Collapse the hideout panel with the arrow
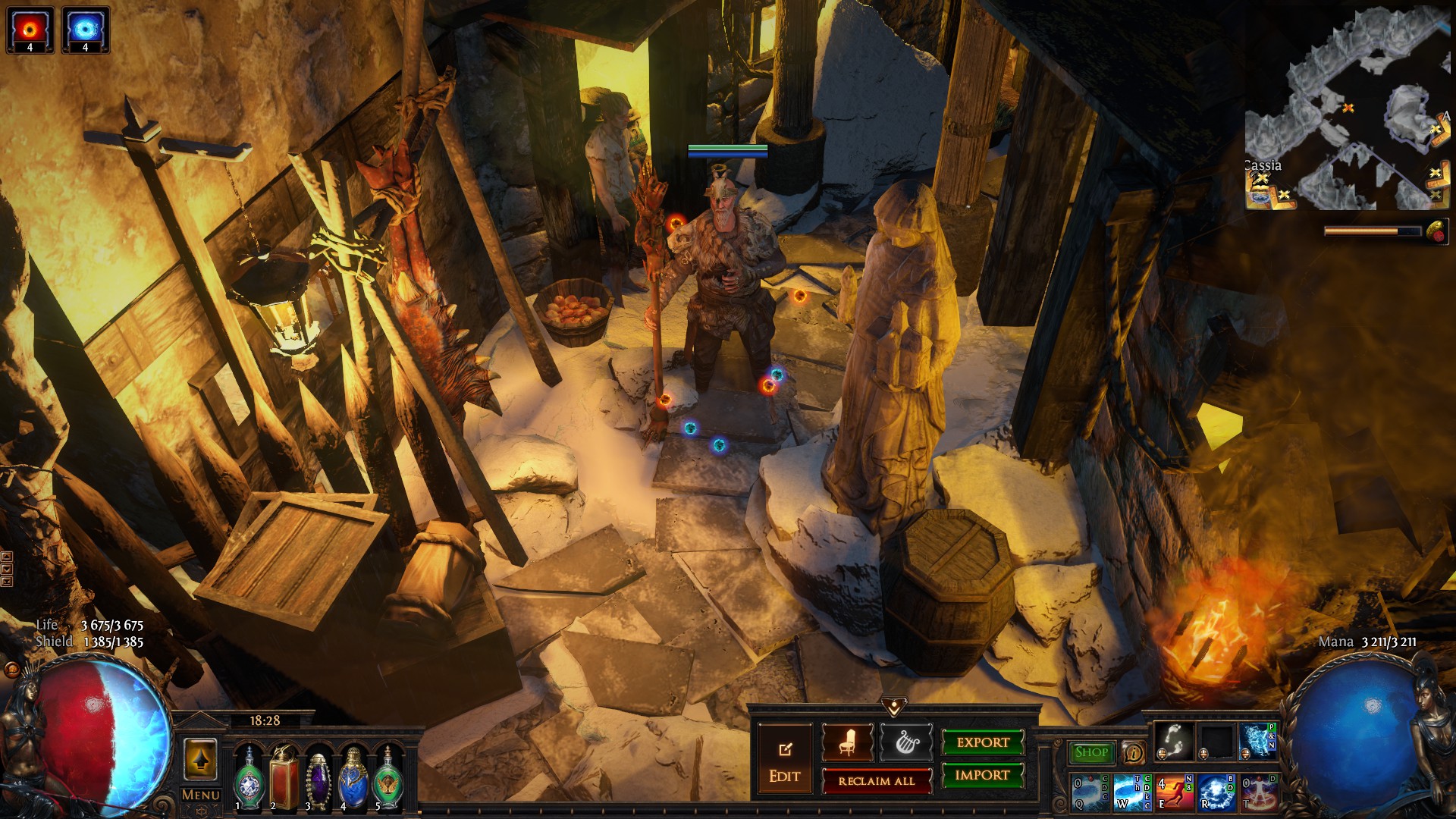This screenshot has height=819, width=1456. 894,708
